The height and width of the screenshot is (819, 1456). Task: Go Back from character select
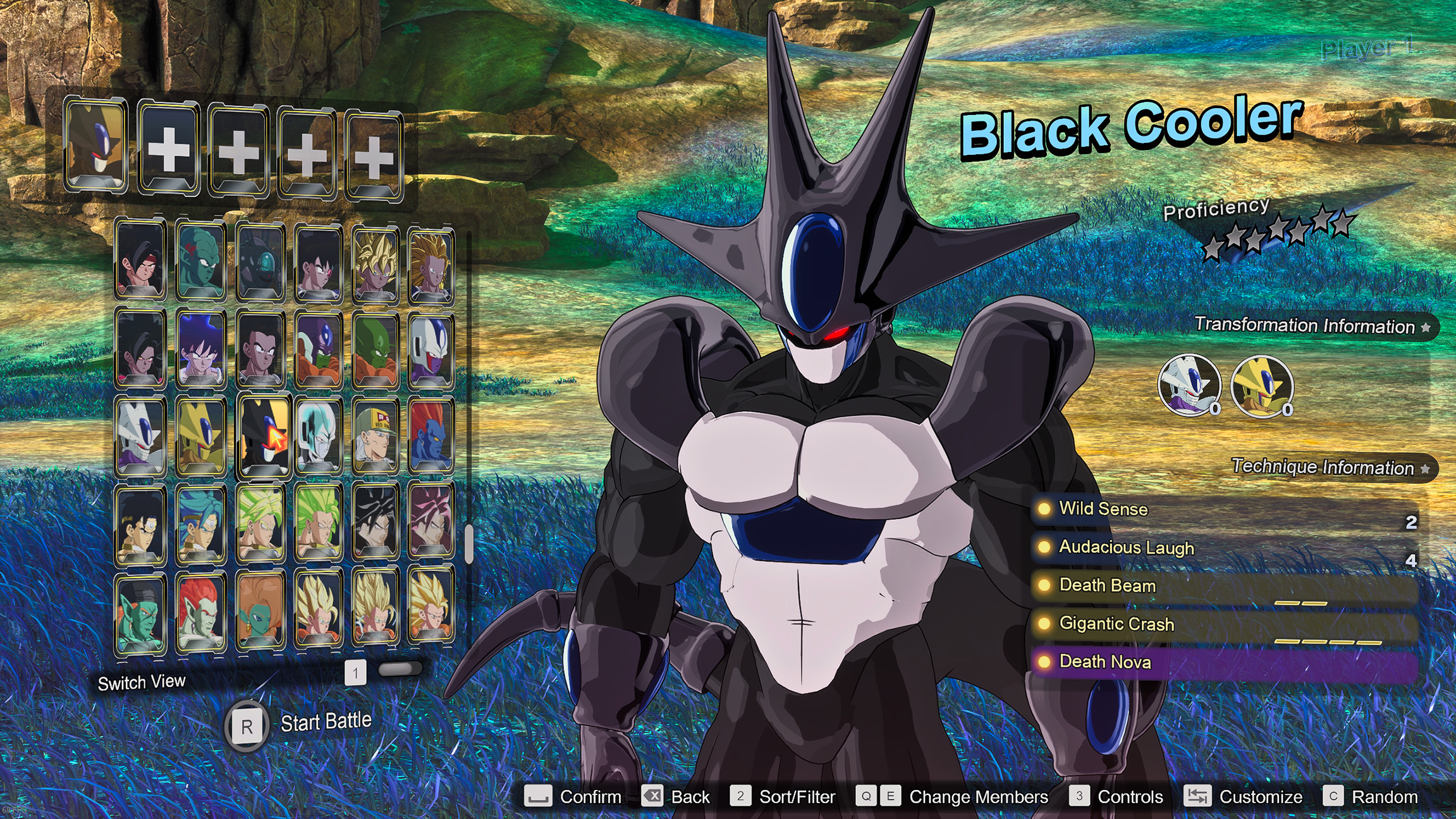click(x=676, y=797)
